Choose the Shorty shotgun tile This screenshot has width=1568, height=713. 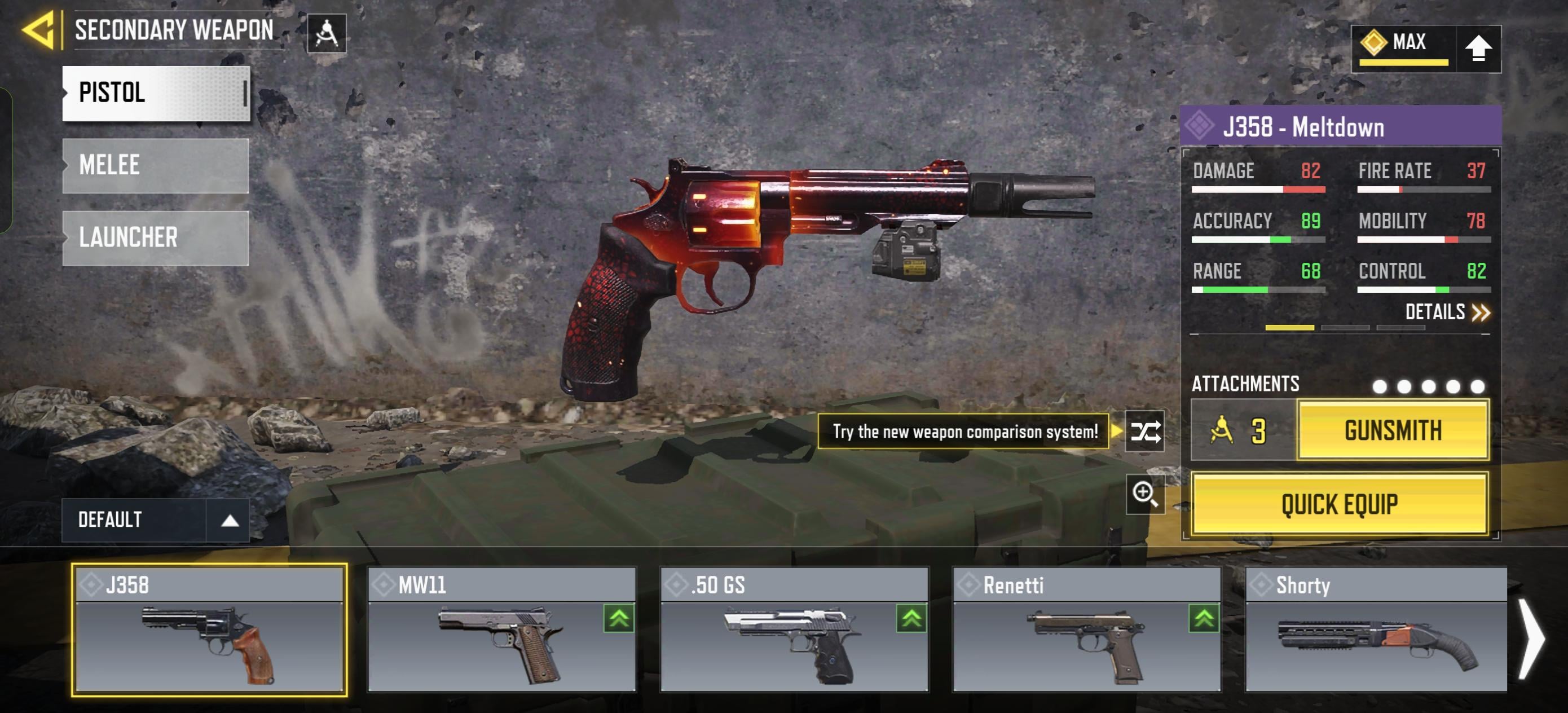pos(1376,630)
